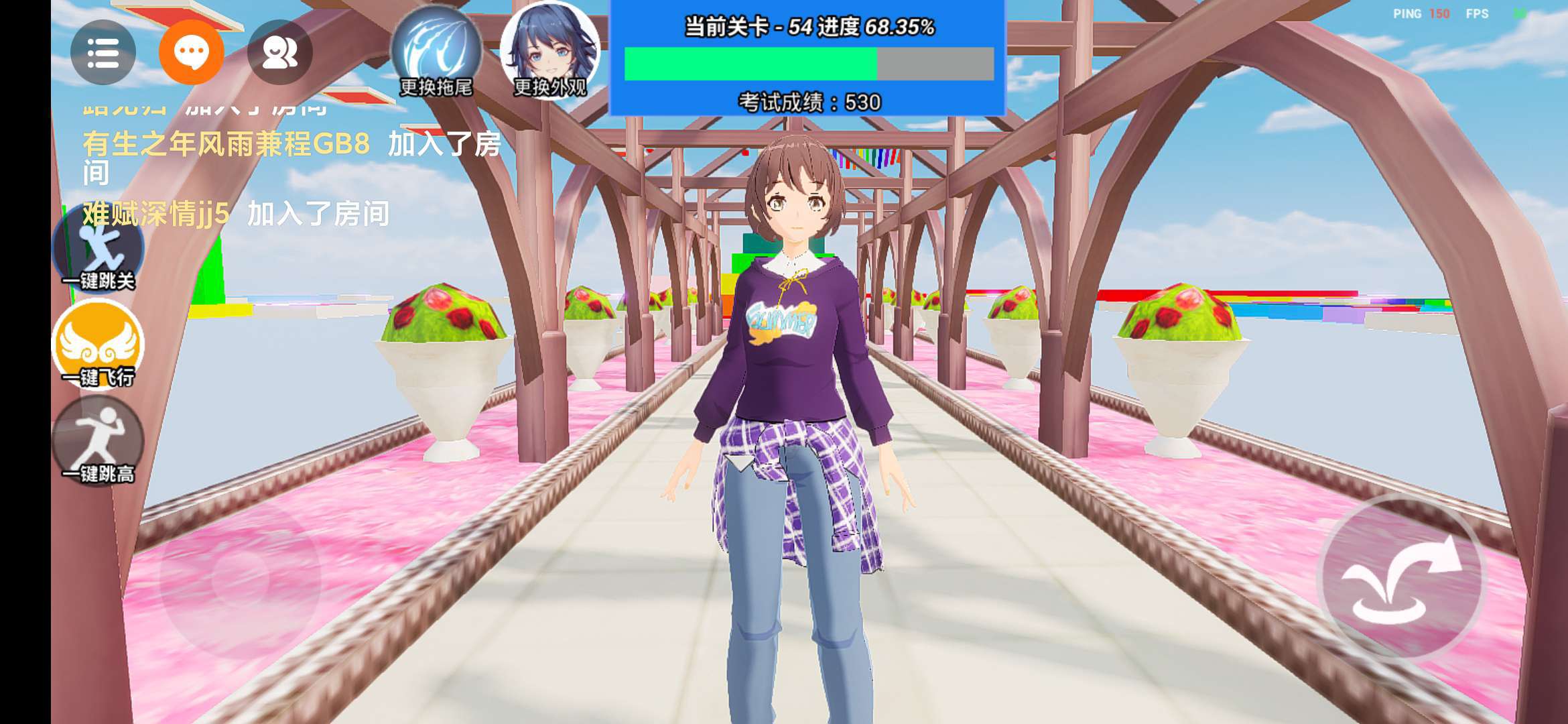
Task: Open the hamburger list menu
Action: pos(103,52)
